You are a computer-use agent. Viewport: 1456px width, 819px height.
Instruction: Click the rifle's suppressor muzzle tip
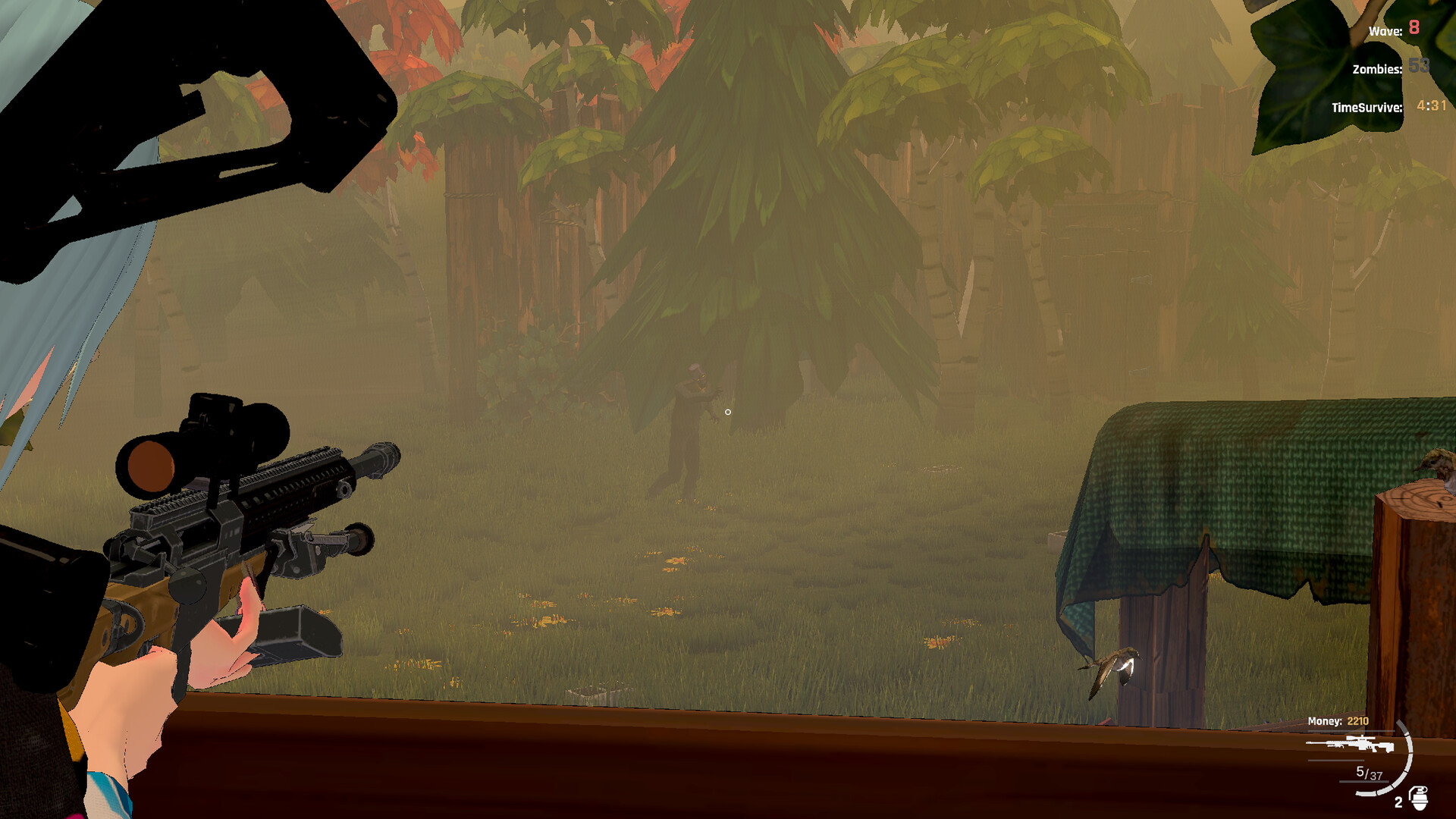click(x=387, y=455)
